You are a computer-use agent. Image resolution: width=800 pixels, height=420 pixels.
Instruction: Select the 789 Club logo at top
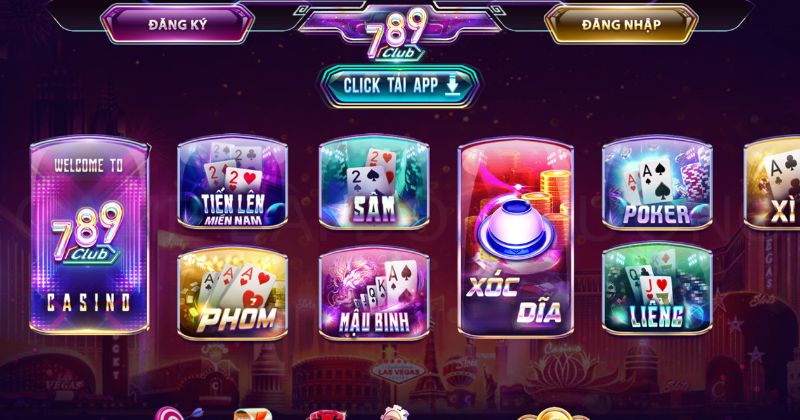[x=398, y=31]
